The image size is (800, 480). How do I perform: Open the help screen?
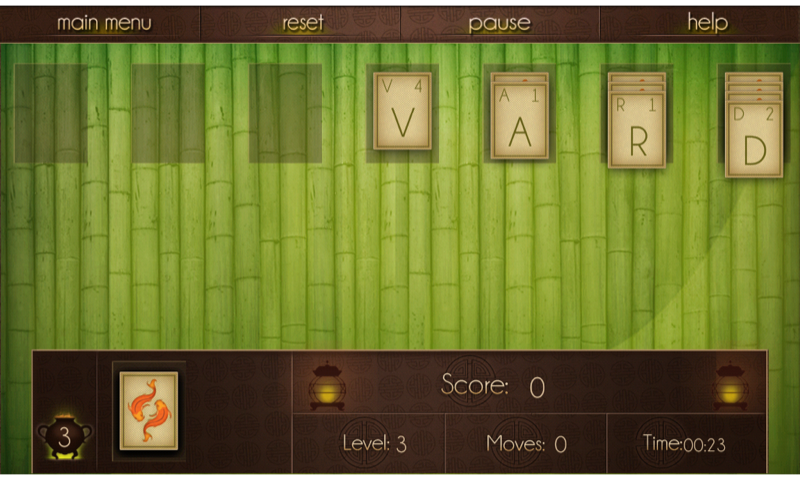707,22
